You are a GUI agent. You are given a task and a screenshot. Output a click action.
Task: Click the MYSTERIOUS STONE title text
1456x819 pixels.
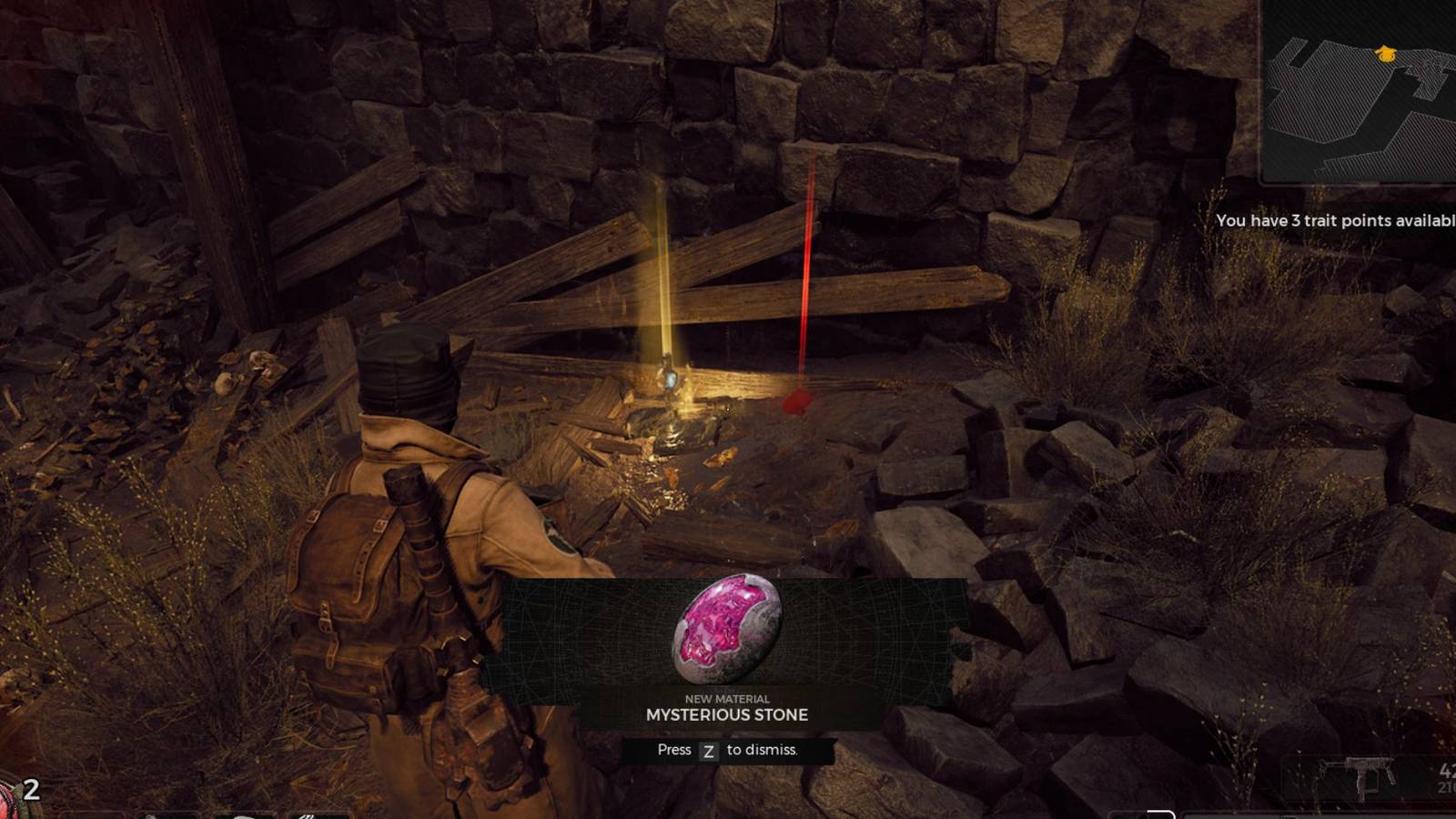click(725, 715)
